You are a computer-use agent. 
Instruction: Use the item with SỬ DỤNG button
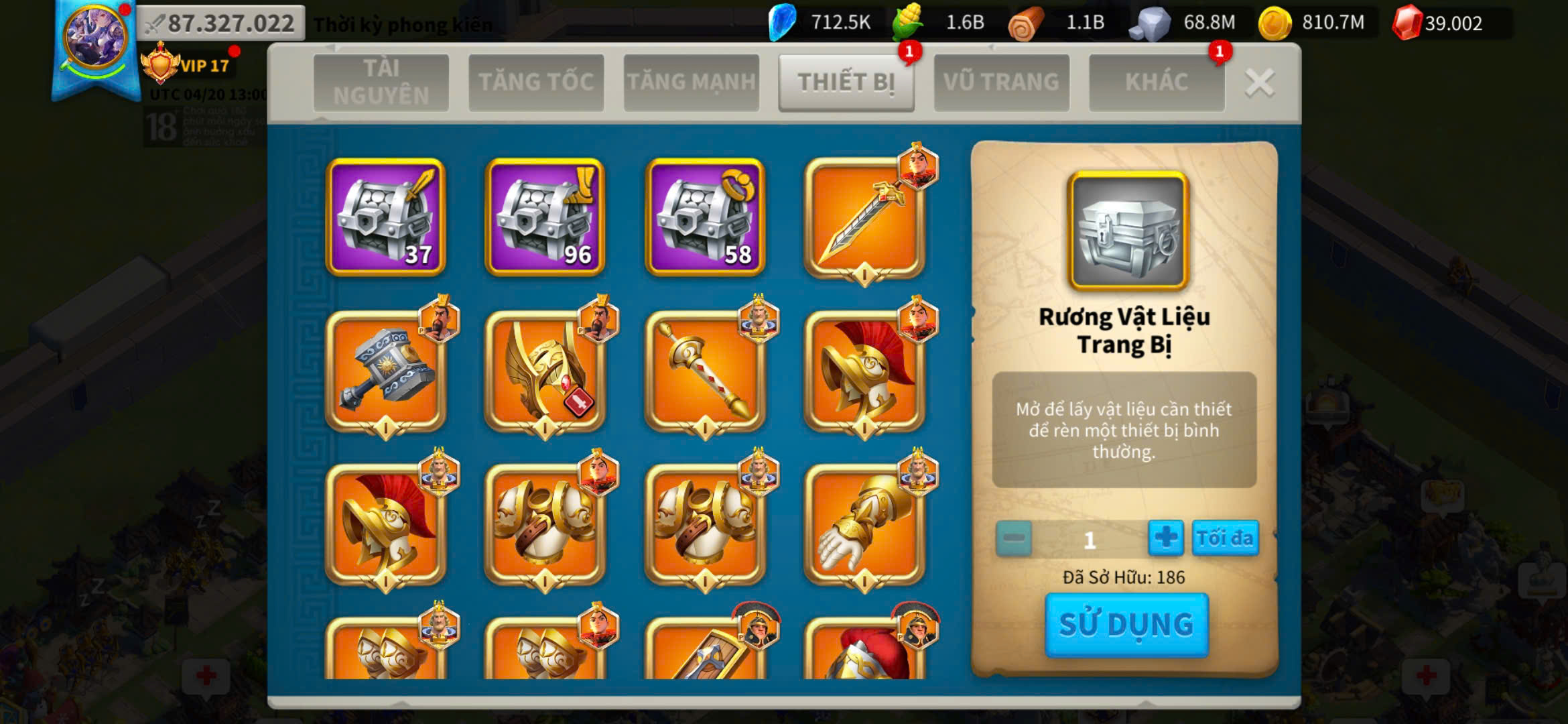1126,625
